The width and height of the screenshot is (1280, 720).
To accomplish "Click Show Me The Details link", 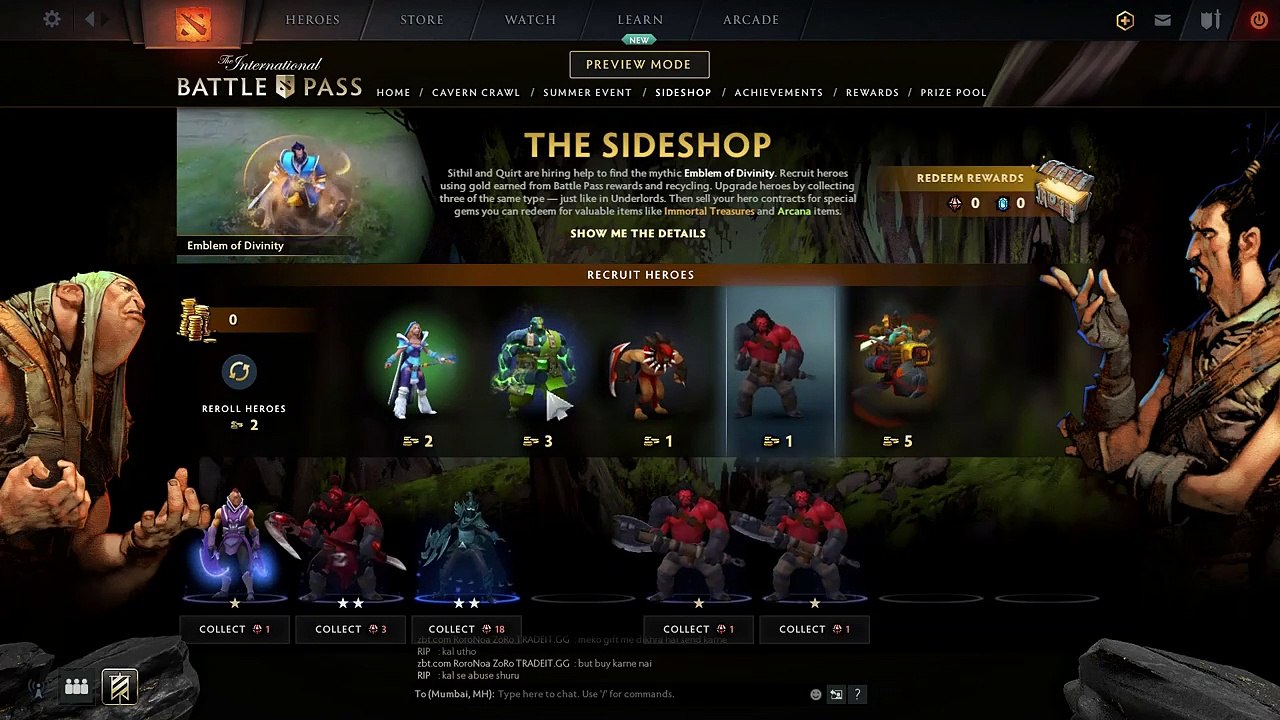I will (638, 233).
